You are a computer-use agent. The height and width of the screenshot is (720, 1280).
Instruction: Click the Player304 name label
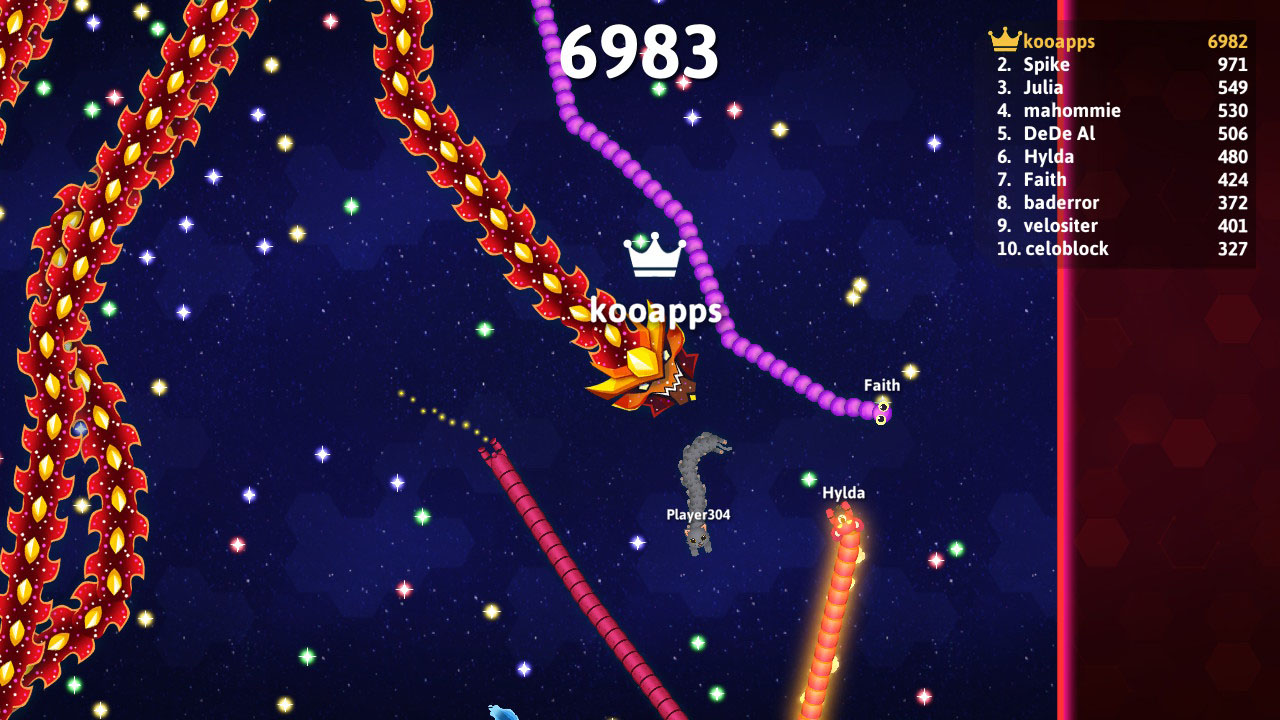[697, 516]
